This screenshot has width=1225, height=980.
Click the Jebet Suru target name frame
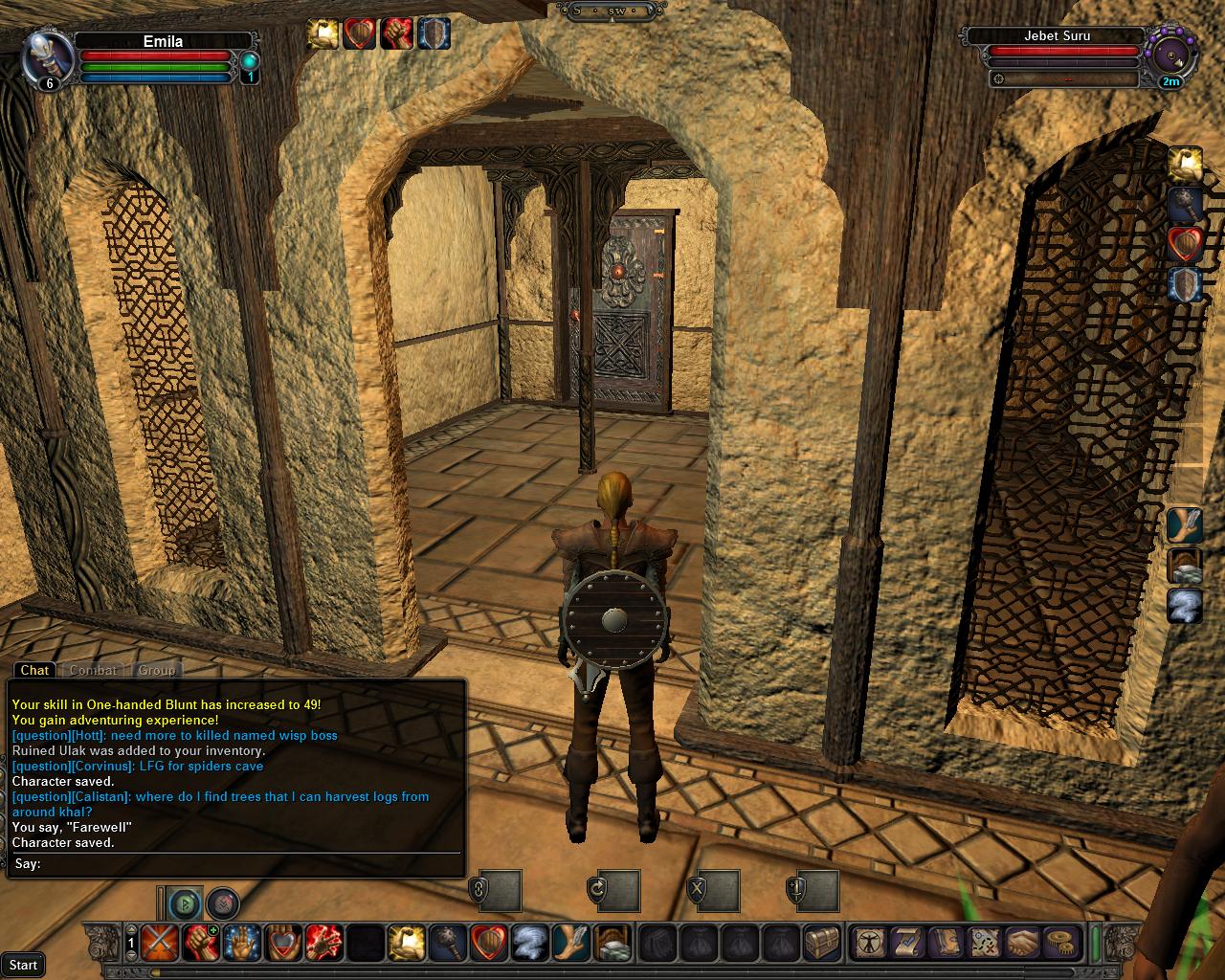point(1057,36)
